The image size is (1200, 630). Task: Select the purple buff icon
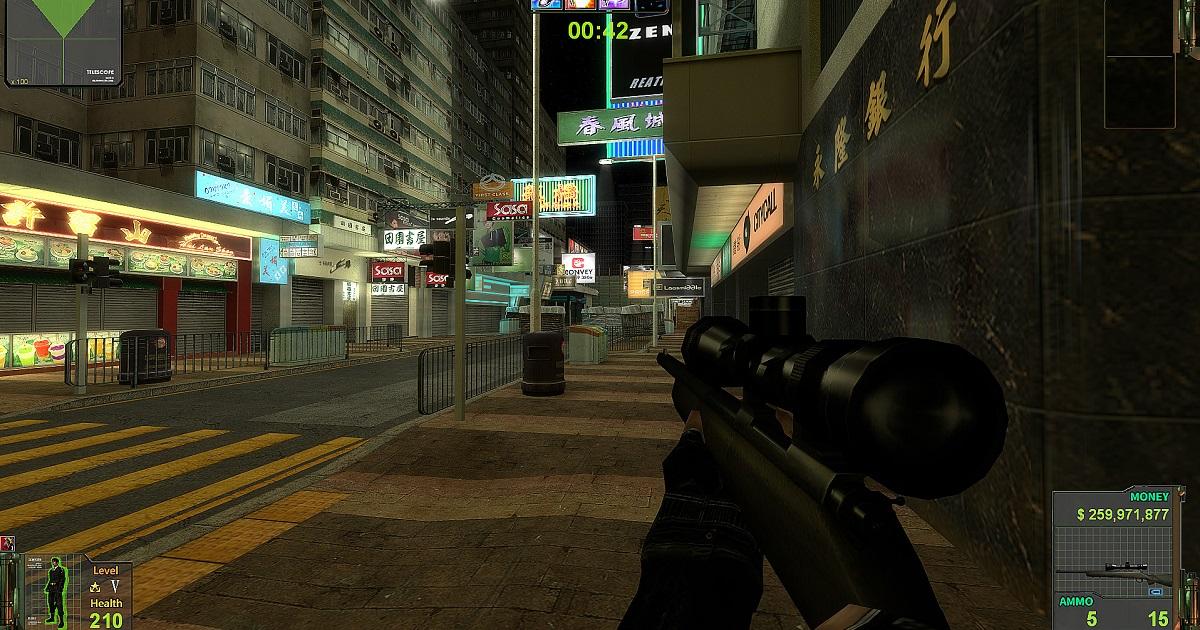click(615, 4)
